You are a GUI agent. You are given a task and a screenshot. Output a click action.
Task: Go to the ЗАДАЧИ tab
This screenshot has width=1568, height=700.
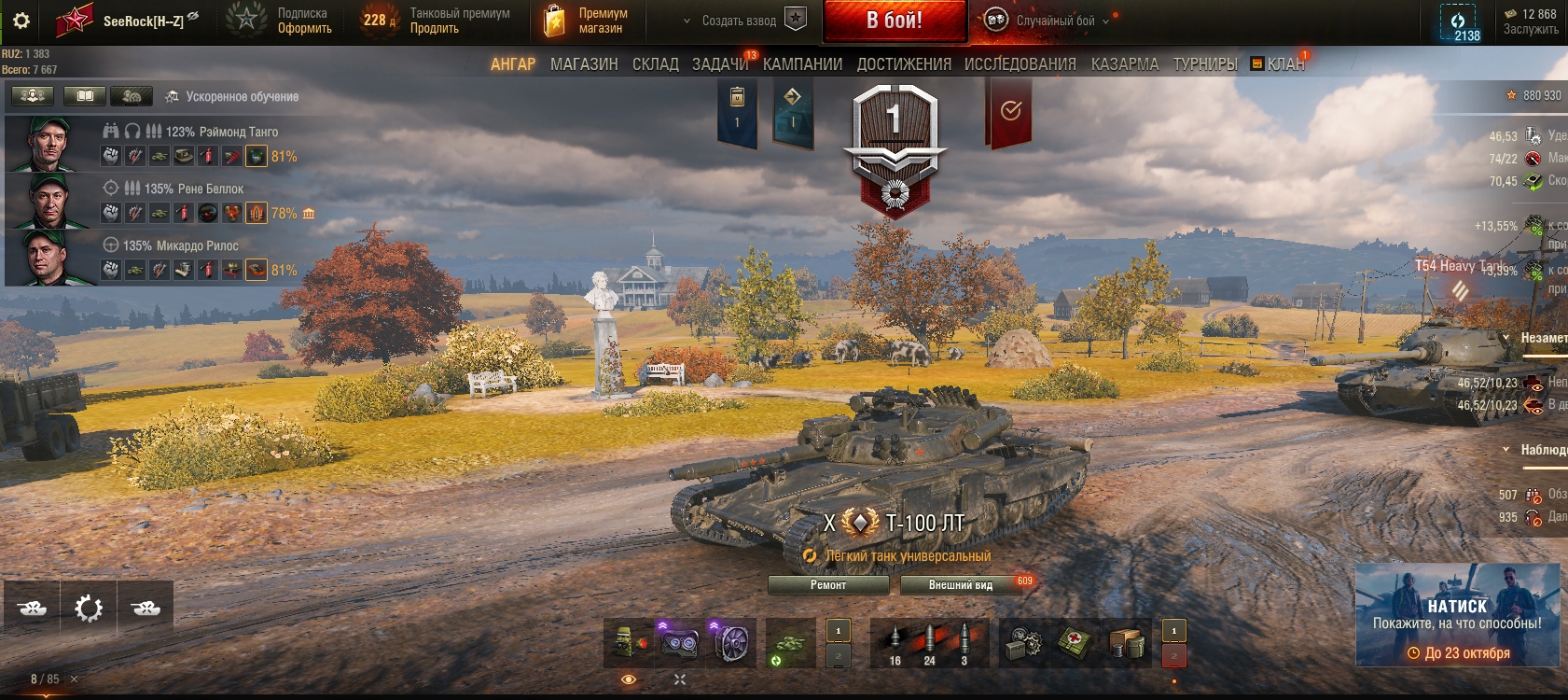[720, 64]
